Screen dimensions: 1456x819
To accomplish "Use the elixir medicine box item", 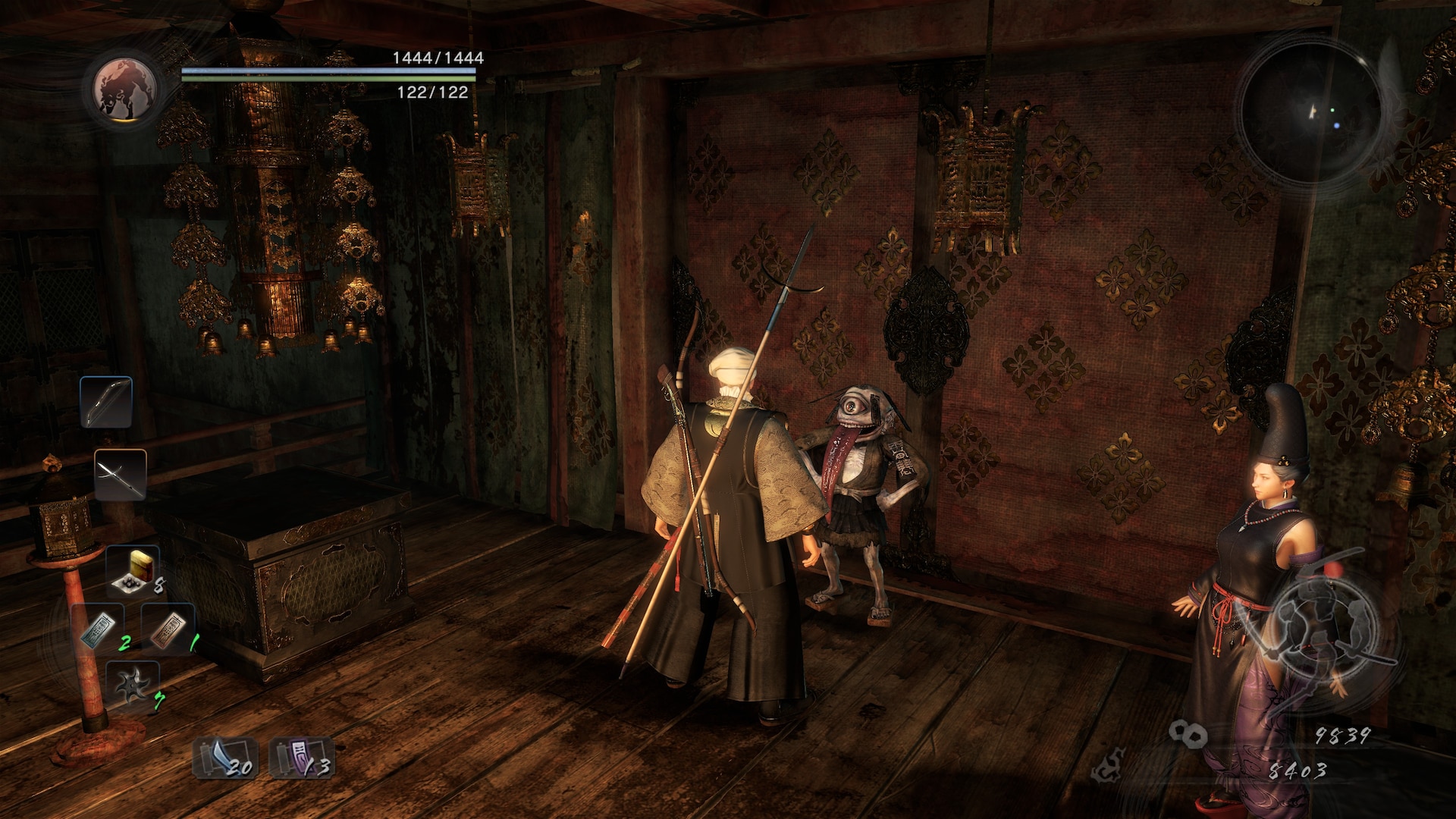I will click(133, 570).
